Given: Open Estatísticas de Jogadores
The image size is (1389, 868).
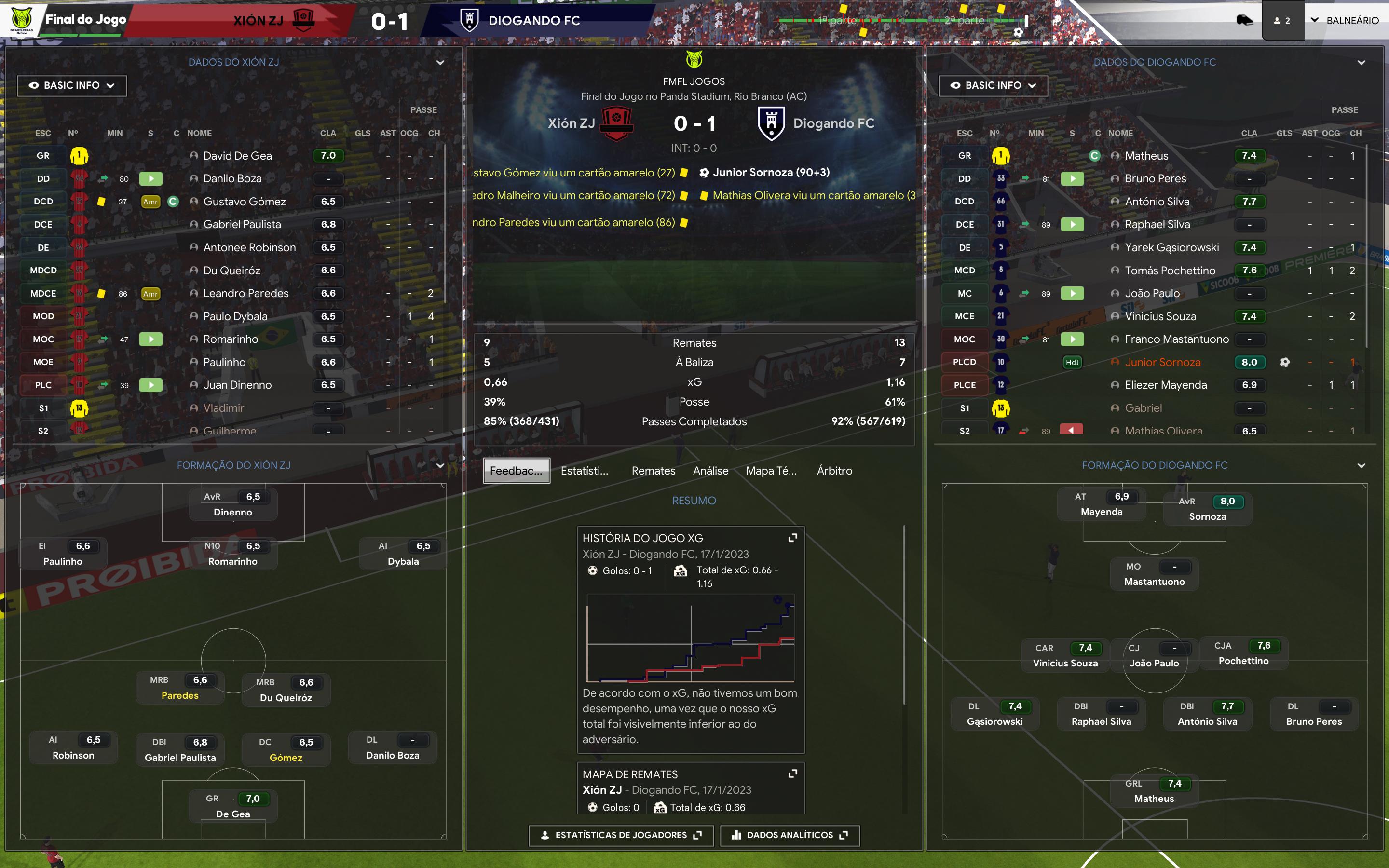Looking at the screenshot, I should (620, 835).
